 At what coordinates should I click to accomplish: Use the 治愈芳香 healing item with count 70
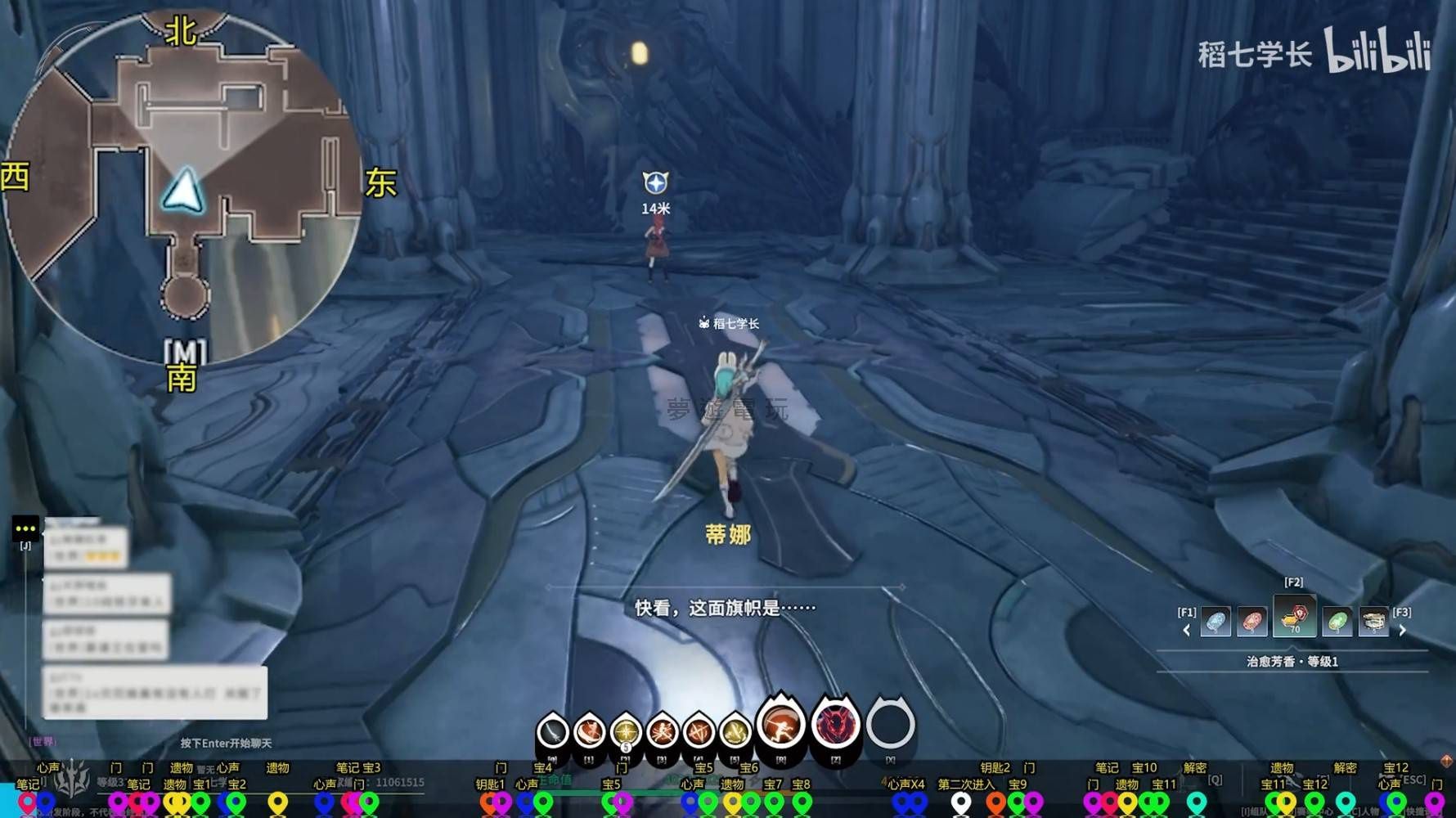click(x=1294, y=618)
